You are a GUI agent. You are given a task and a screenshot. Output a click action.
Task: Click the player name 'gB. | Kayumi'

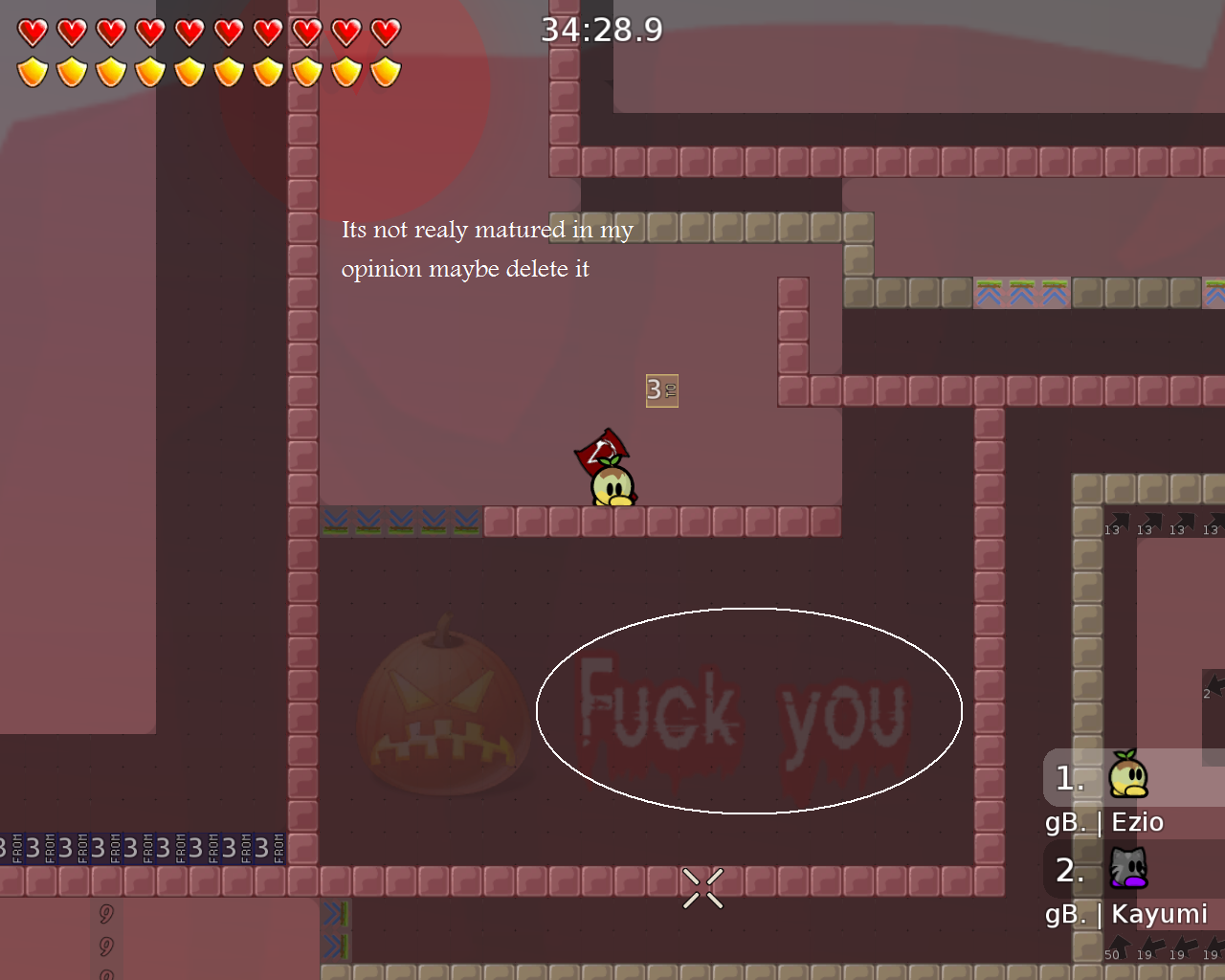(x=1125, y=914)
